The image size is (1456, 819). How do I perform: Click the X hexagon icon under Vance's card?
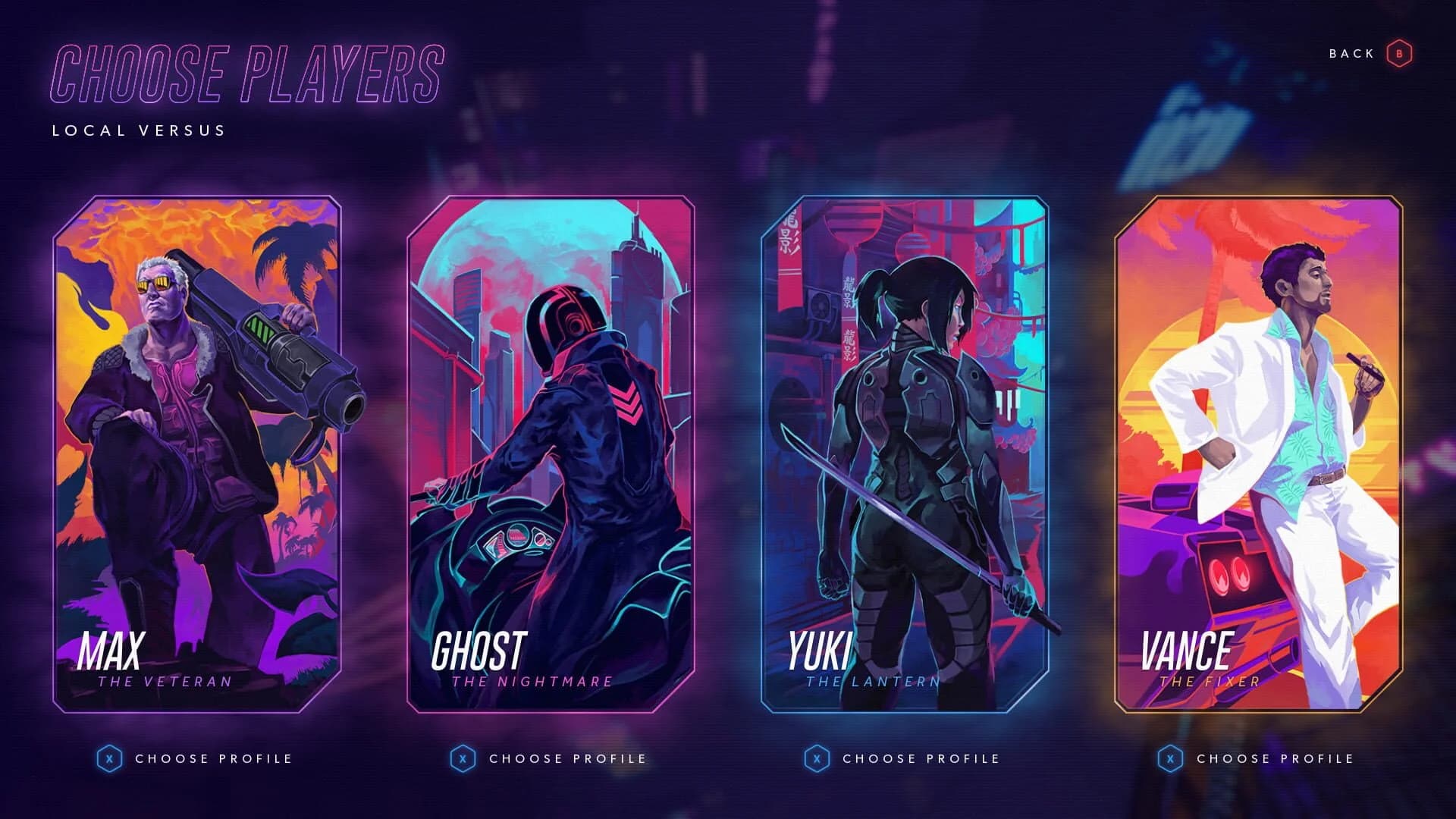(x=1171, y=758)
